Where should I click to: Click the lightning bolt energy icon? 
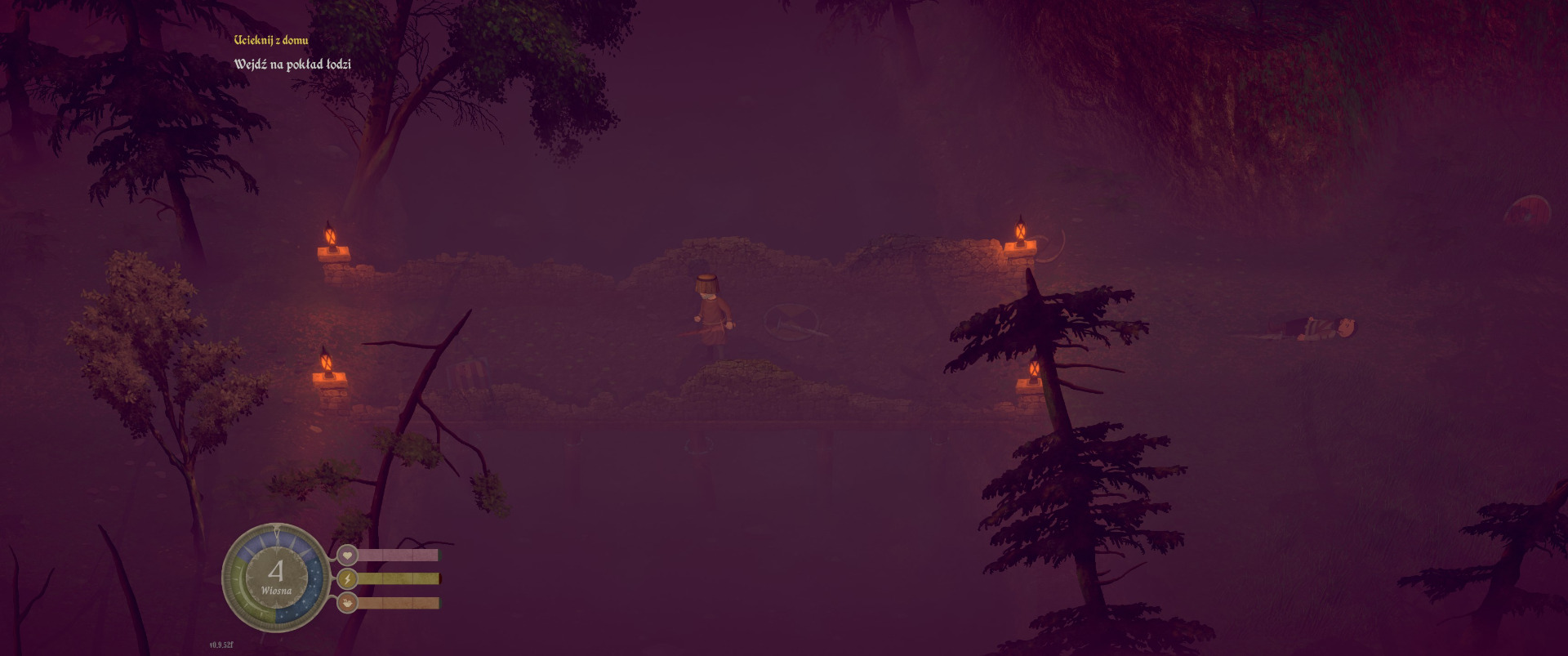coord(347,579)
